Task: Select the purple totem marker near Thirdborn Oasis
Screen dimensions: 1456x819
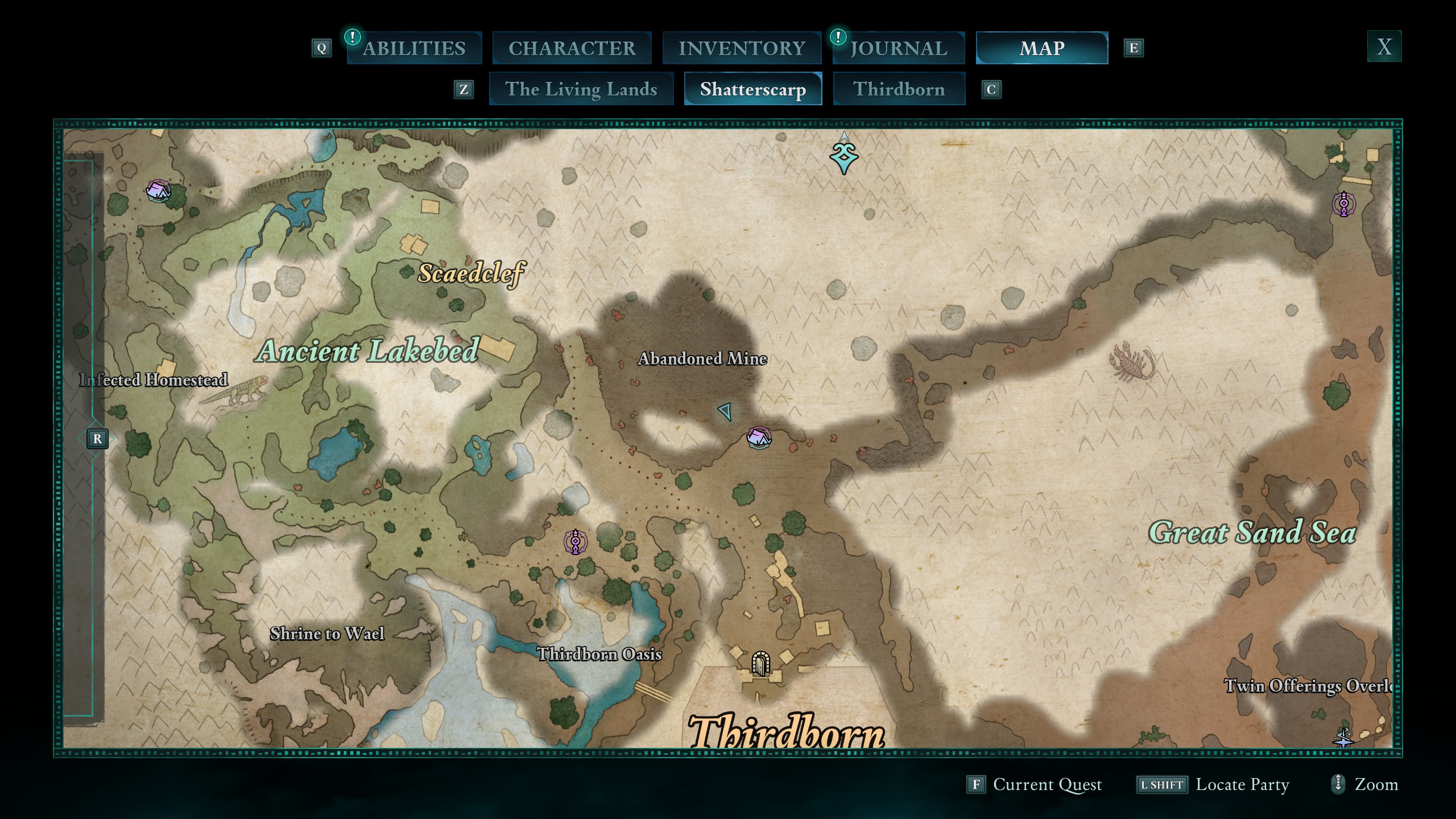Action: [576, 541]
